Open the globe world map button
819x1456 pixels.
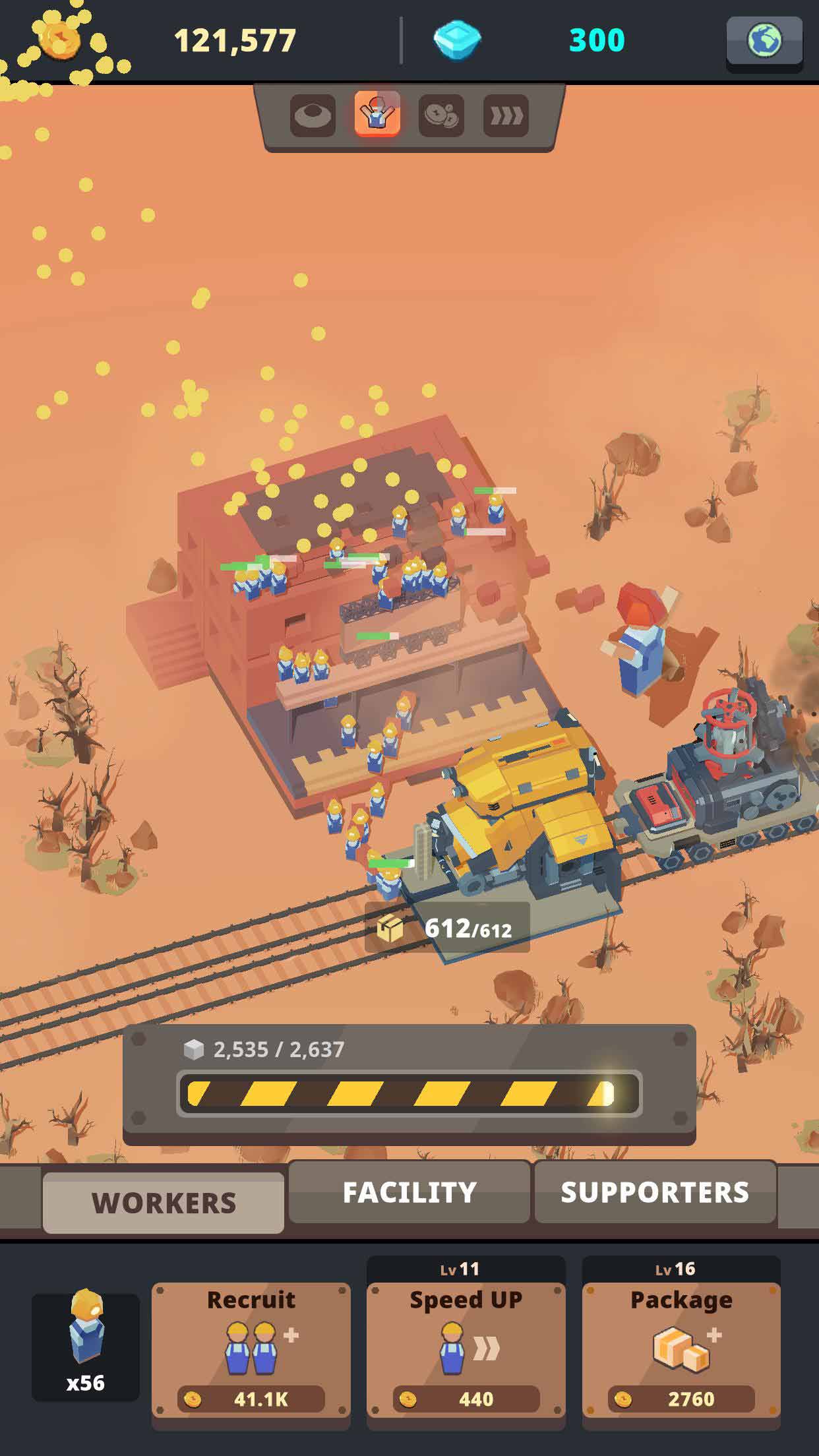click(764, 42)
